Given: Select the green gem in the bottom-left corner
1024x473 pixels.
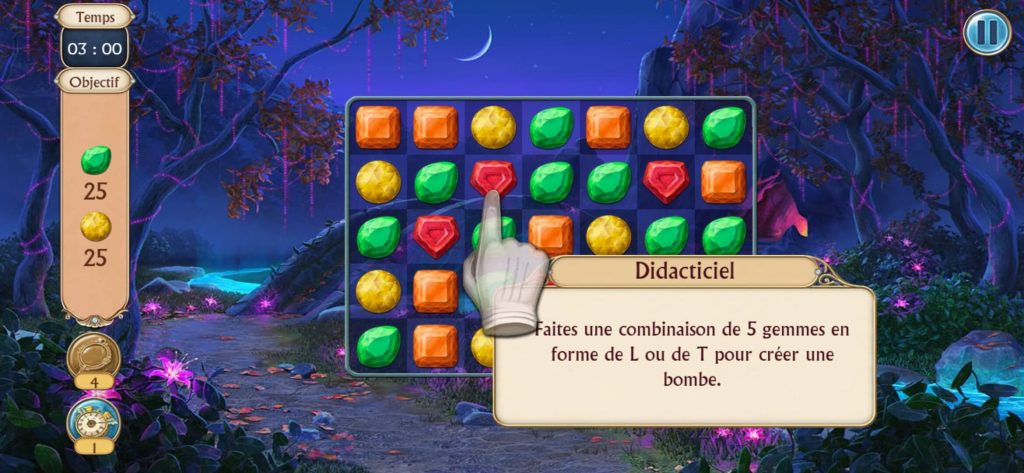Looking at the screenshot, I should (378, 345).
